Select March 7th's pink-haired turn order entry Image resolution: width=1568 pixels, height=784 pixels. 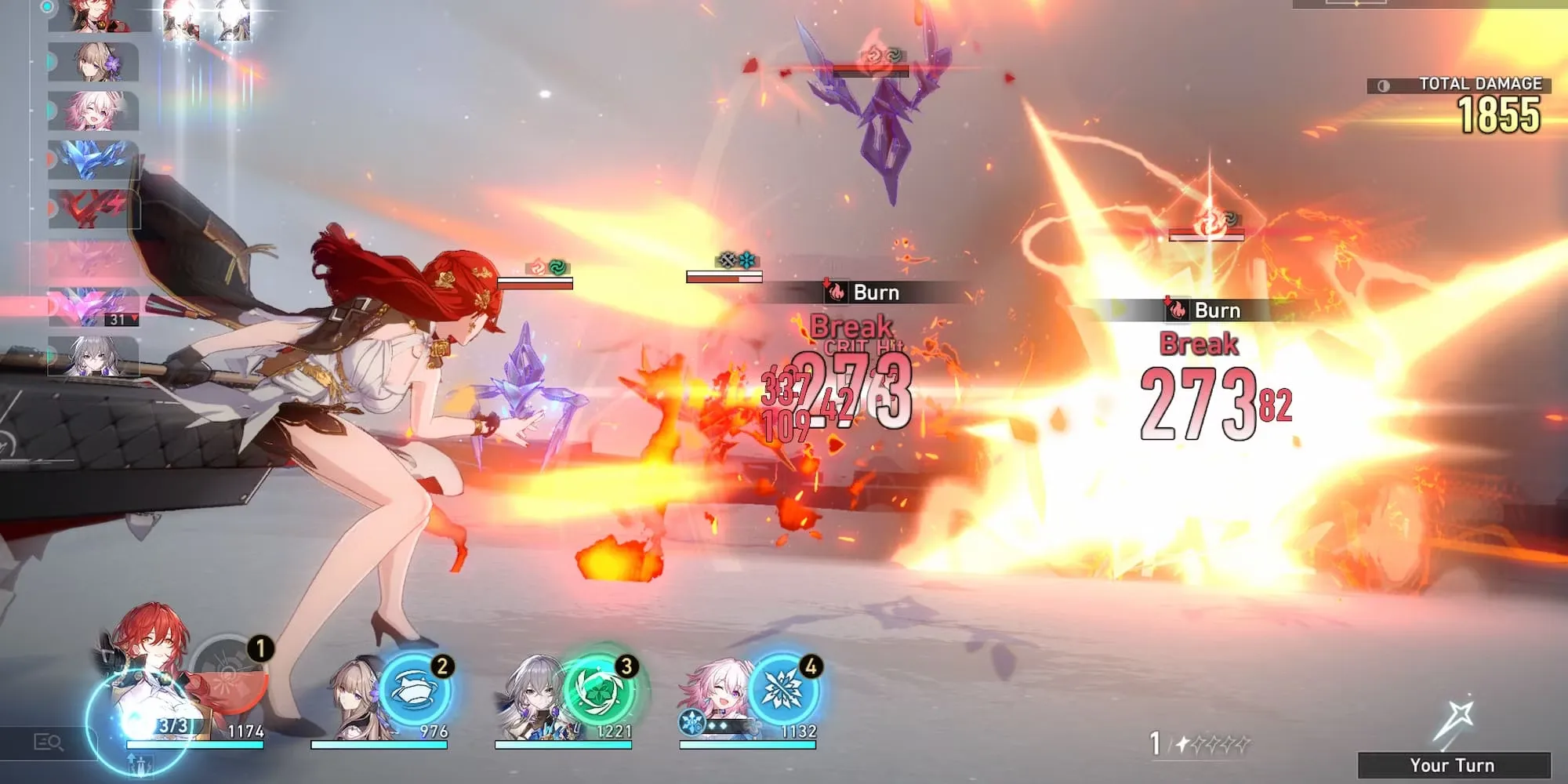pos(93,111)
